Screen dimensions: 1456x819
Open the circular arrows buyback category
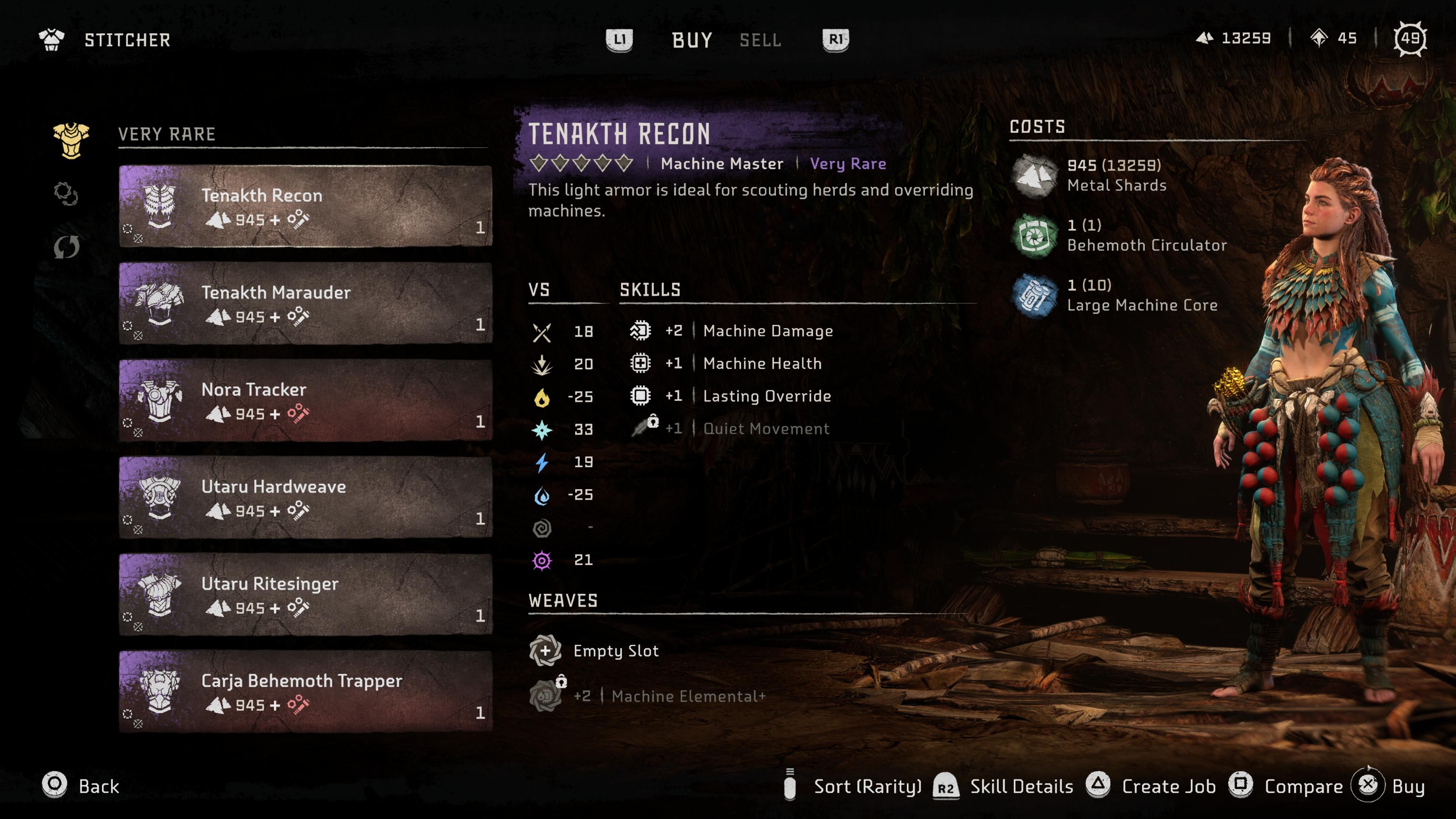click(66, 247)
